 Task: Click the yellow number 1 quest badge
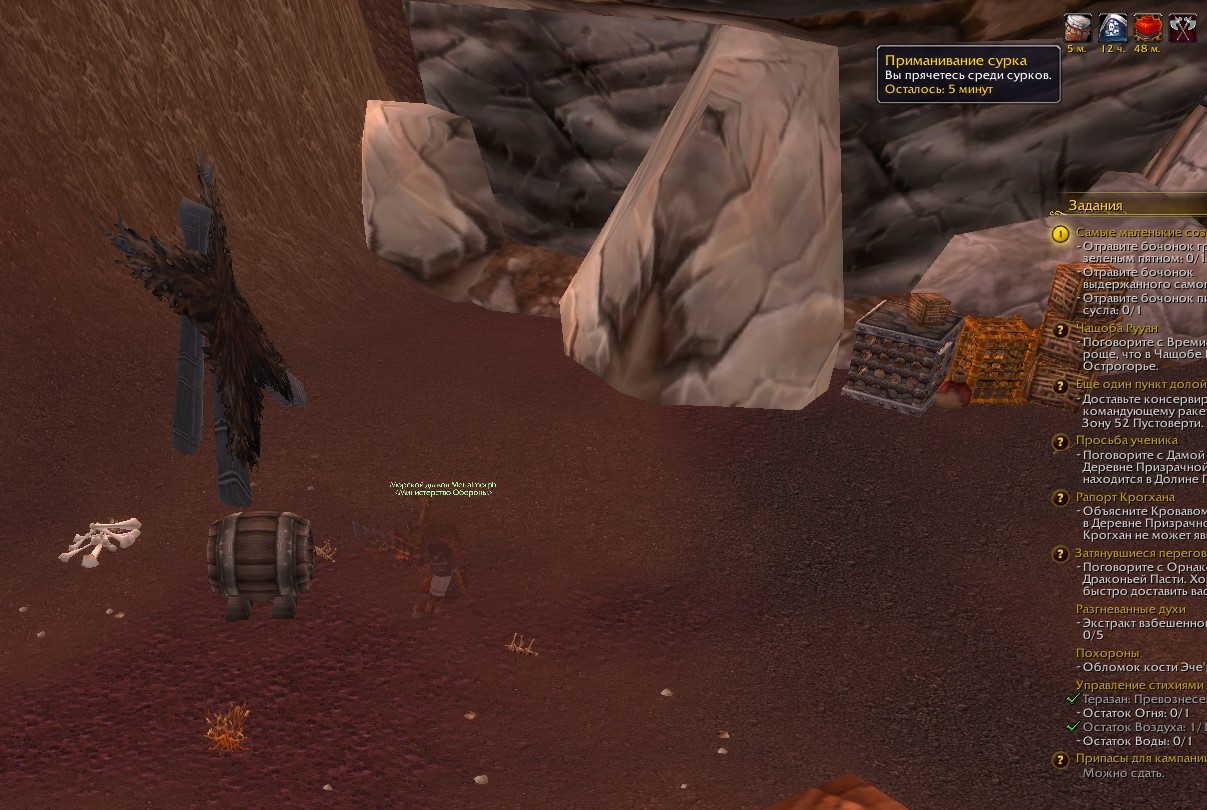click(1060, 234)
